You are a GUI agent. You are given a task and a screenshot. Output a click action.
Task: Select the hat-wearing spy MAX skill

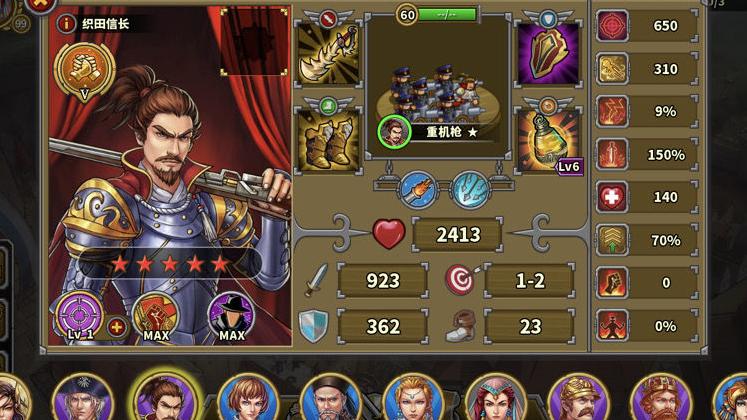(231, 316)
